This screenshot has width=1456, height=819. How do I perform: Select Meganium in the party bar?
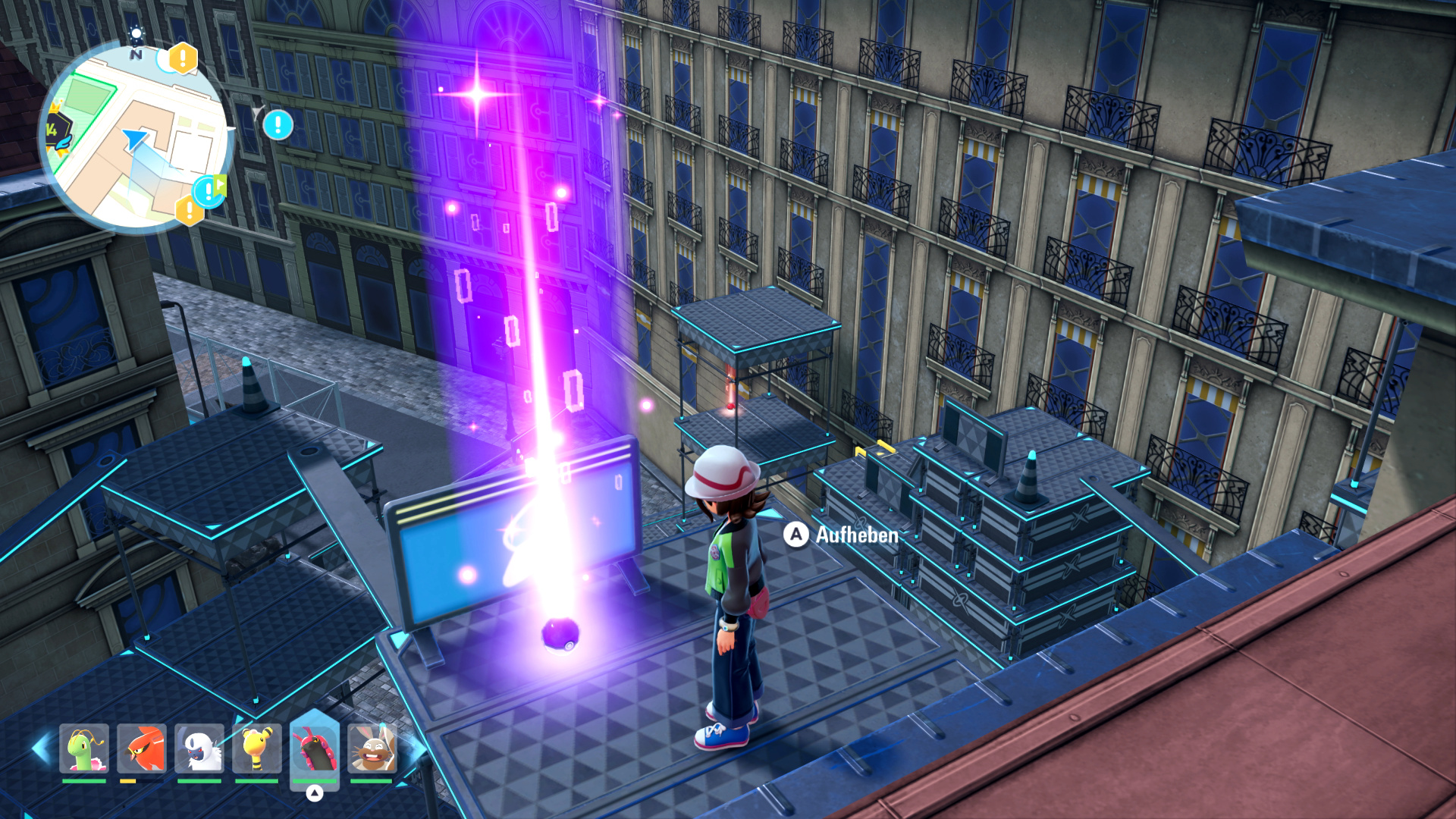tap(84, 748)
